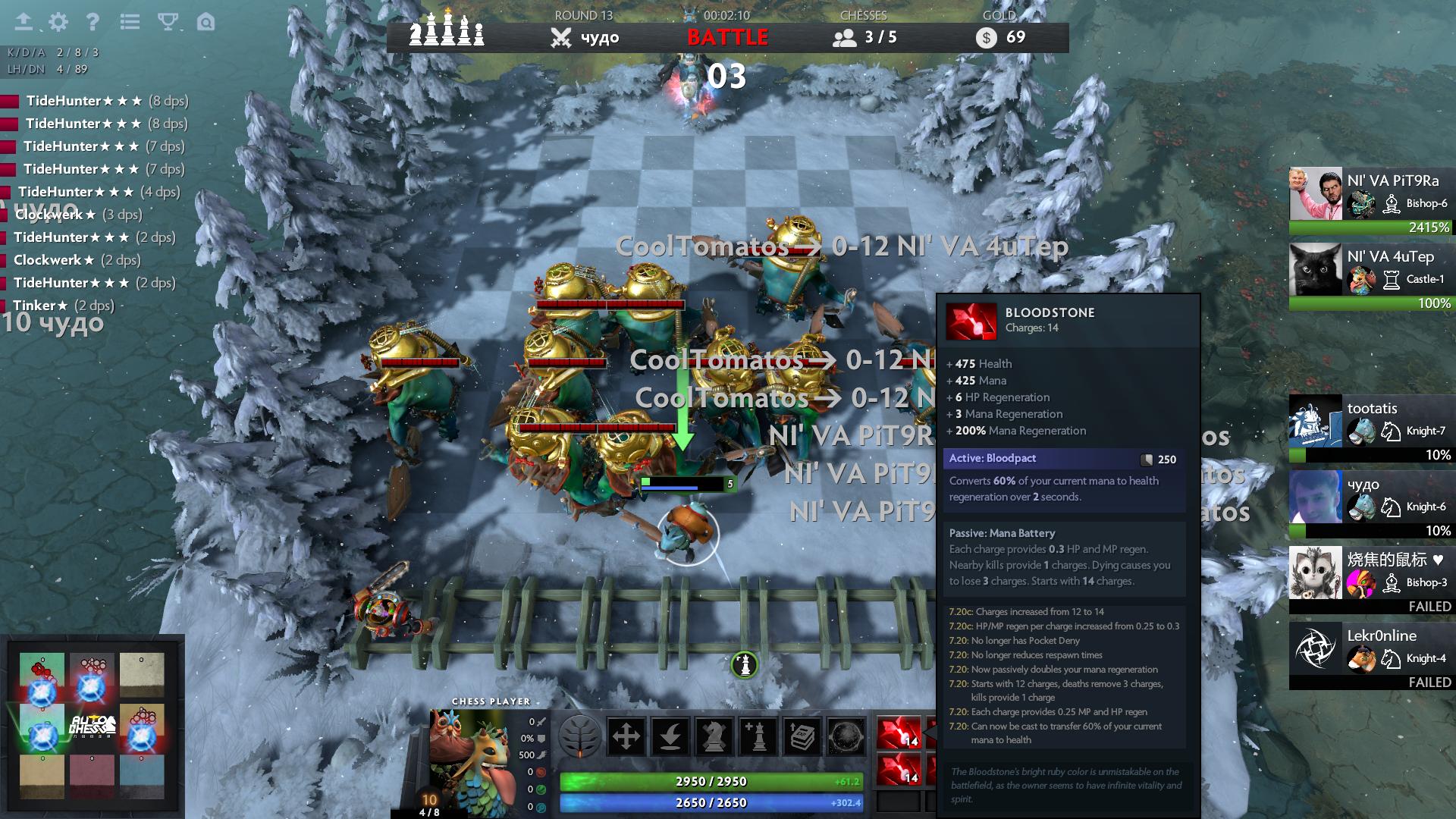
Task: Click the knight piece reroll icon
Action: pos(713,734)
